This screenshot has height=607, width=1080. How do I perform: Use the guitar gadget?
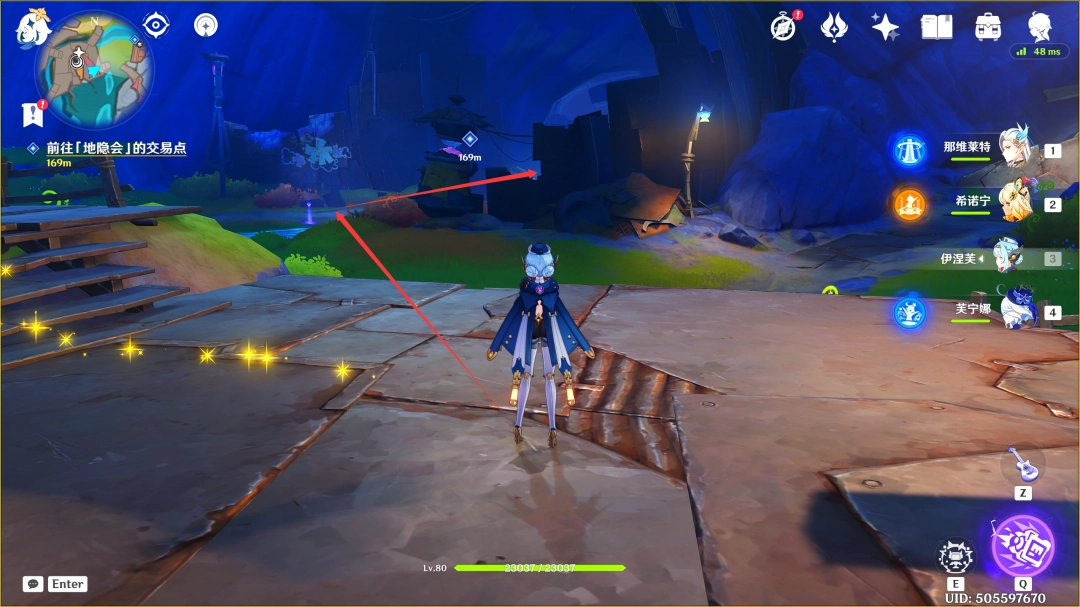coord(1022,464)
